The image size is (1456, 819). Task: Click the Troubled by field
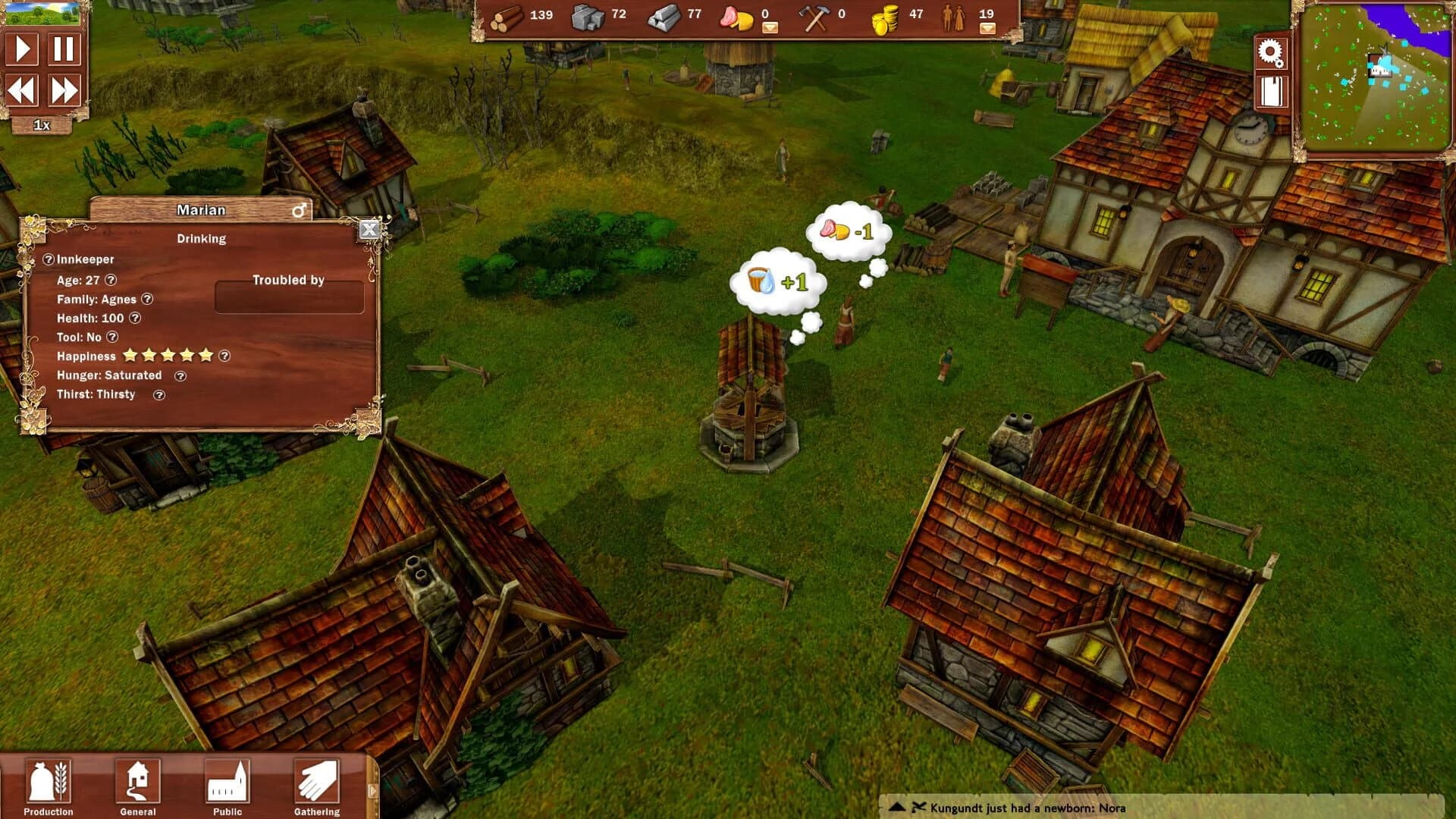290,296
